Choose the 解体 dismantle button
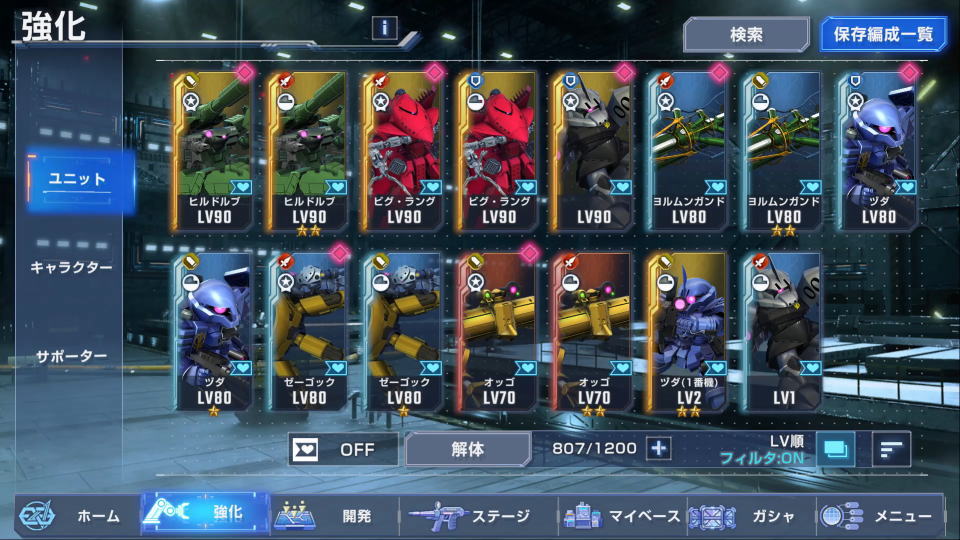The height and width of the screenshot is (540, 960). (467, 449)
